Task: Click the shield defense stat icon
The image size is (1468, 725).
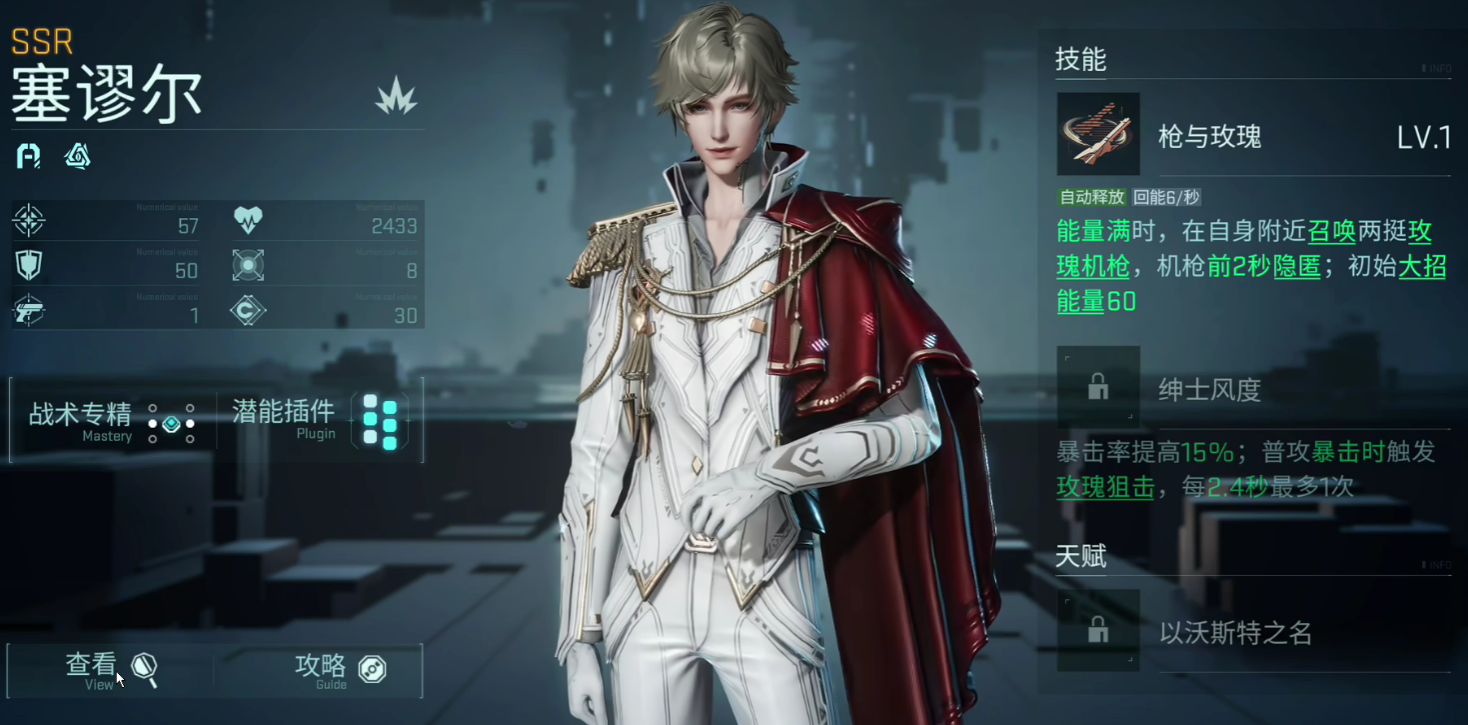Action: pyautogui.click(x=27, y=264)
